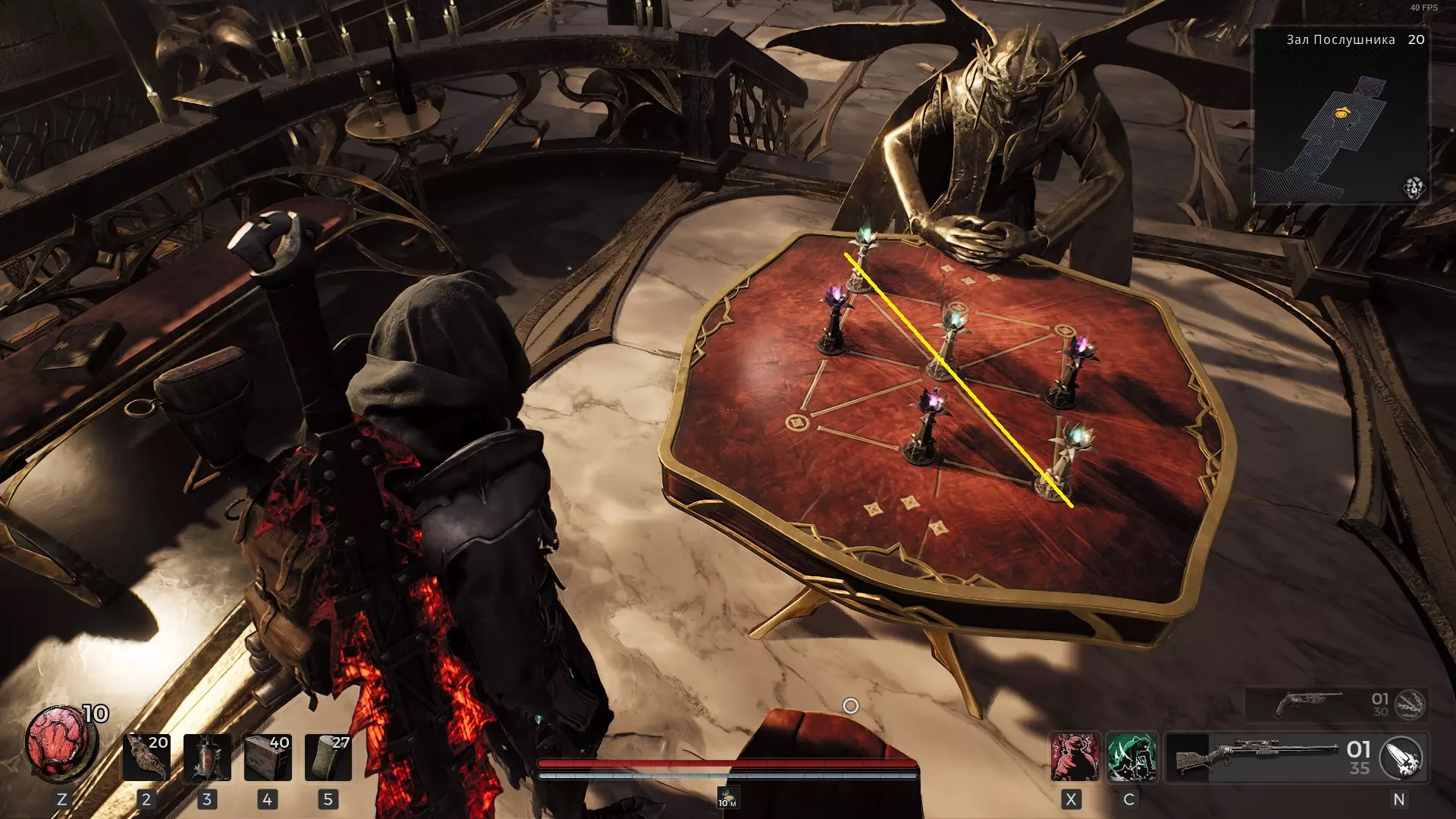This screenshot has width=1456, height=819.
Task: Select the lantern vial quick slot item
Action: point(207,757)
